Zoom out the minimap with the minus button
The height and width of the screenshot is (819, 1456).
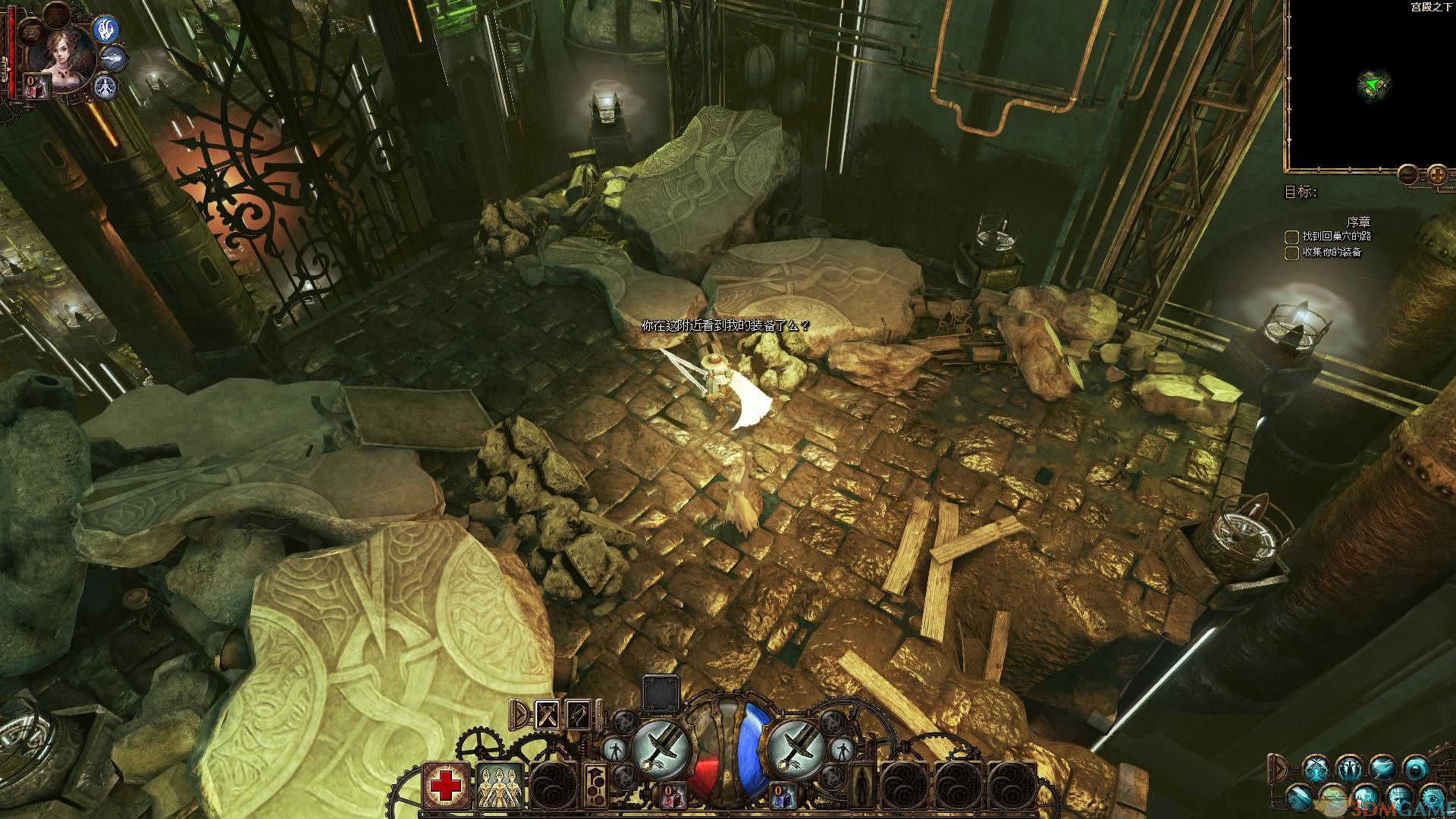(x=1407, y=175)
